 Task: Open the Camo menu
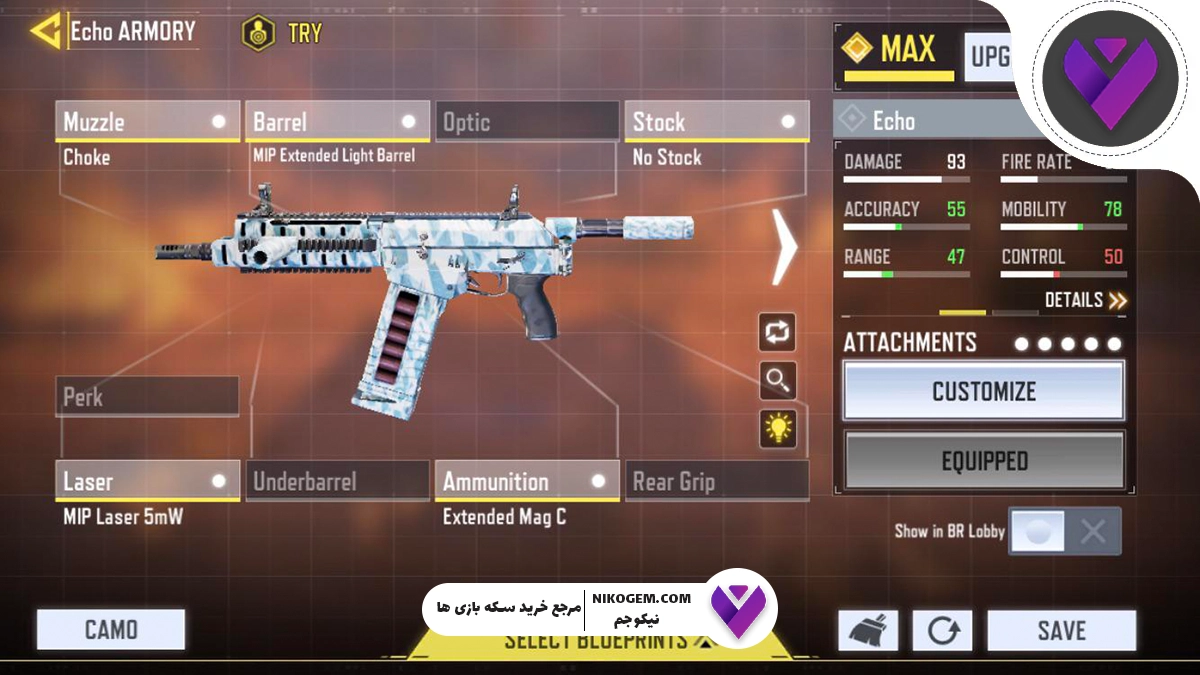(111, 630)
